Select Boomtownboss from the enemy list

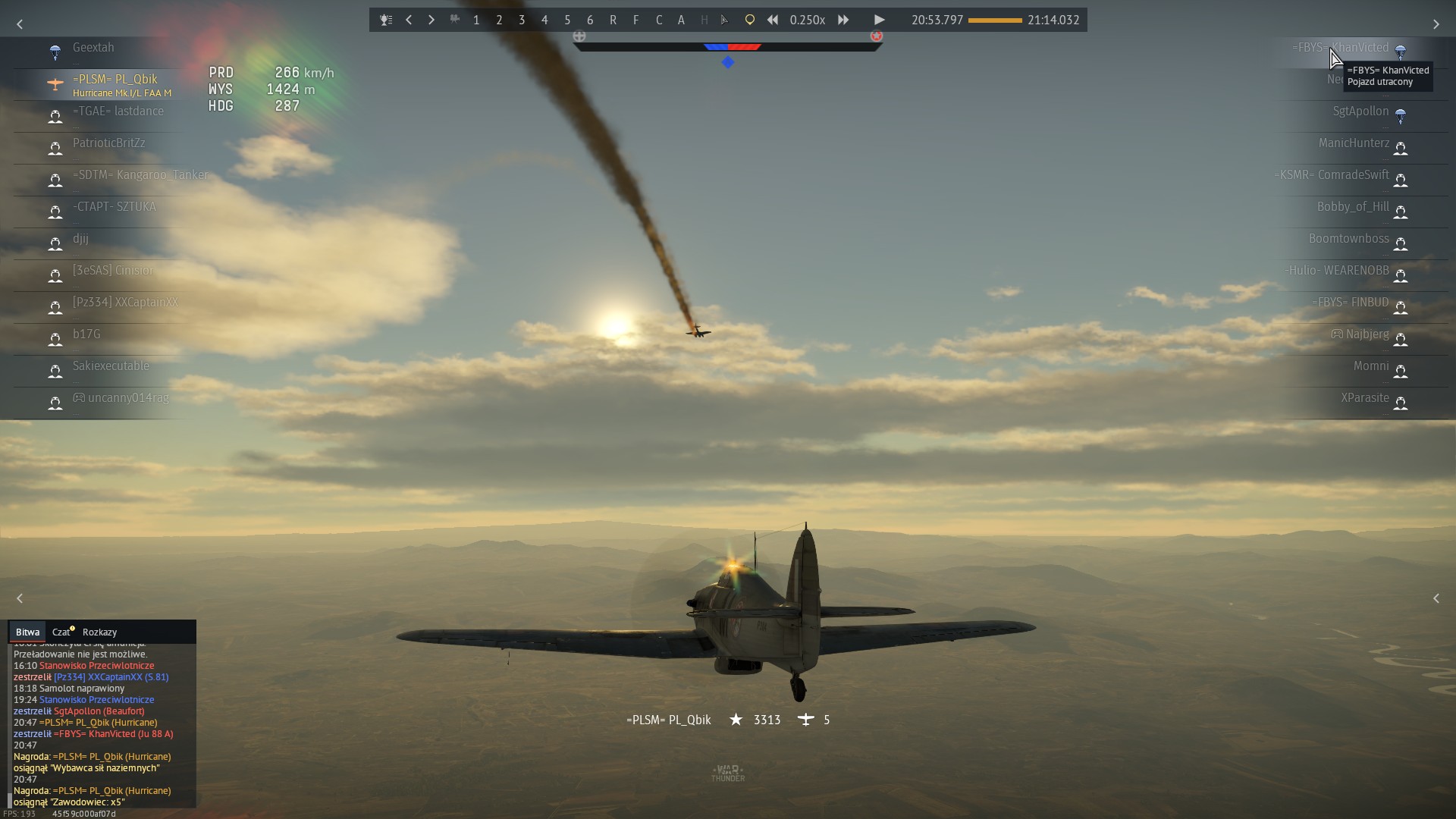[1348, 239]
